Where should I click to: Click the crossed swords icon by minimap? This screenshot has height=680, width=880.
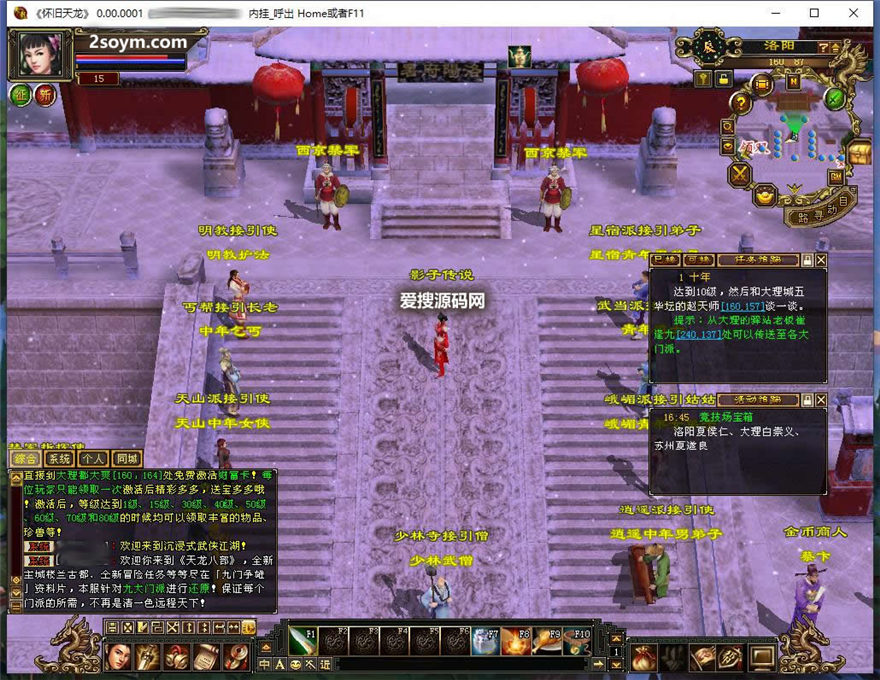coord(740,176)
